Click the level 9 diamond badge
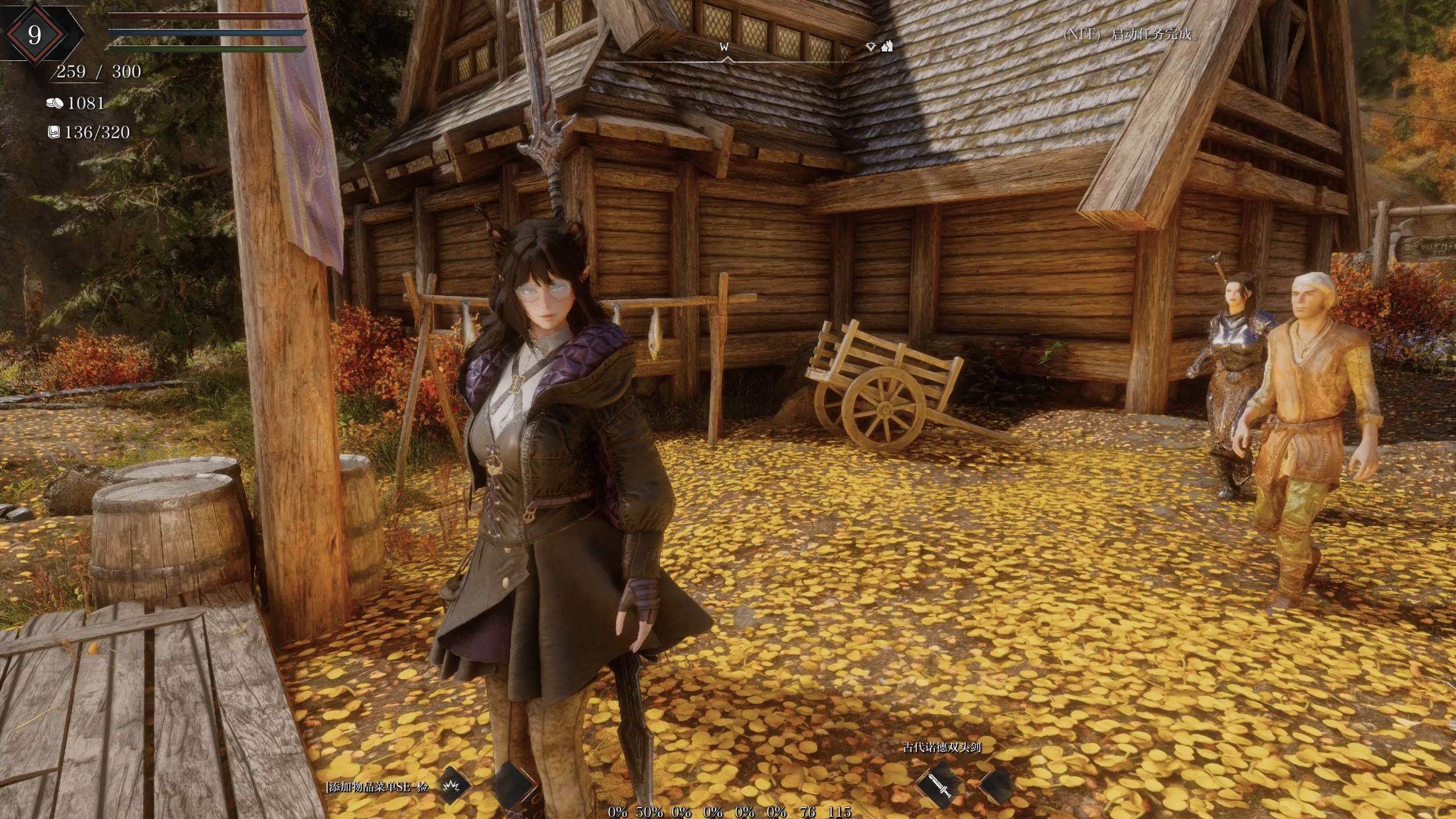 [x=35, y=35]
